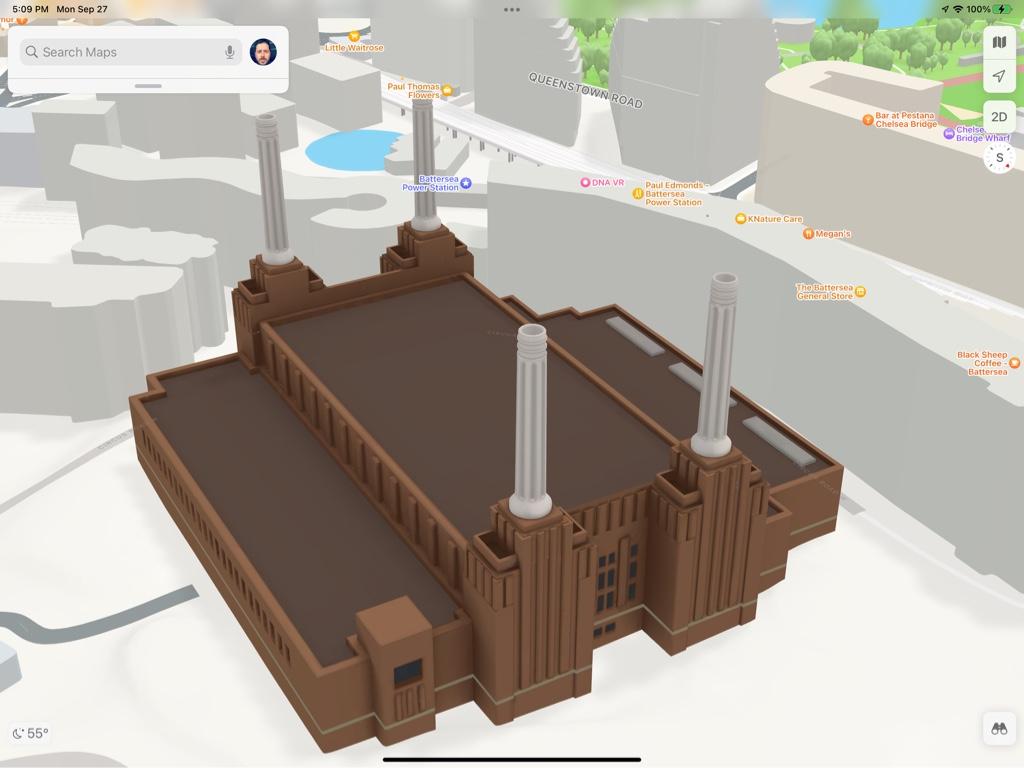Screen dimensions: 1024x768
Task: Tap the search card grabber handle
Action: click(x=148, y=86)
